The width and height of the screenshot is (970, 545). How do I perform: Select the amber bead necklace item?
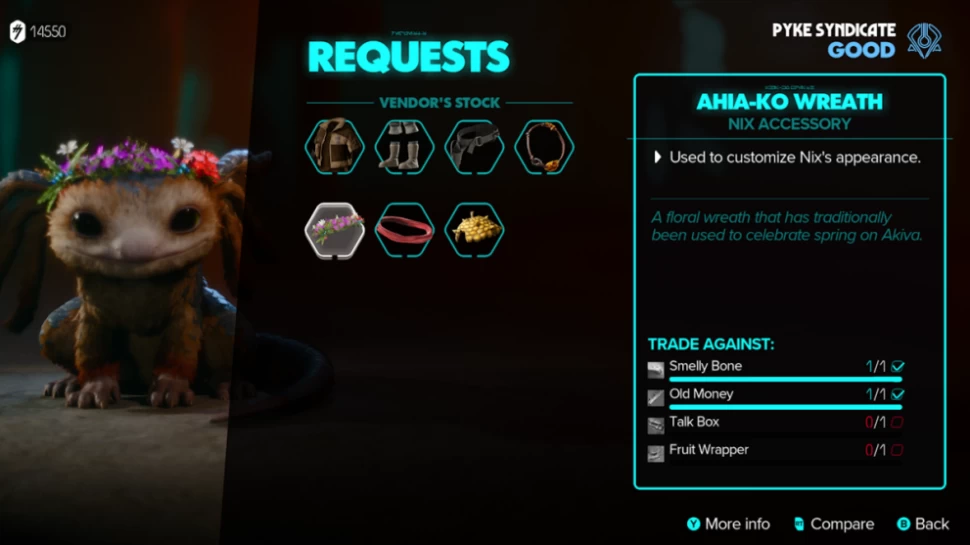tap(544, 147)
